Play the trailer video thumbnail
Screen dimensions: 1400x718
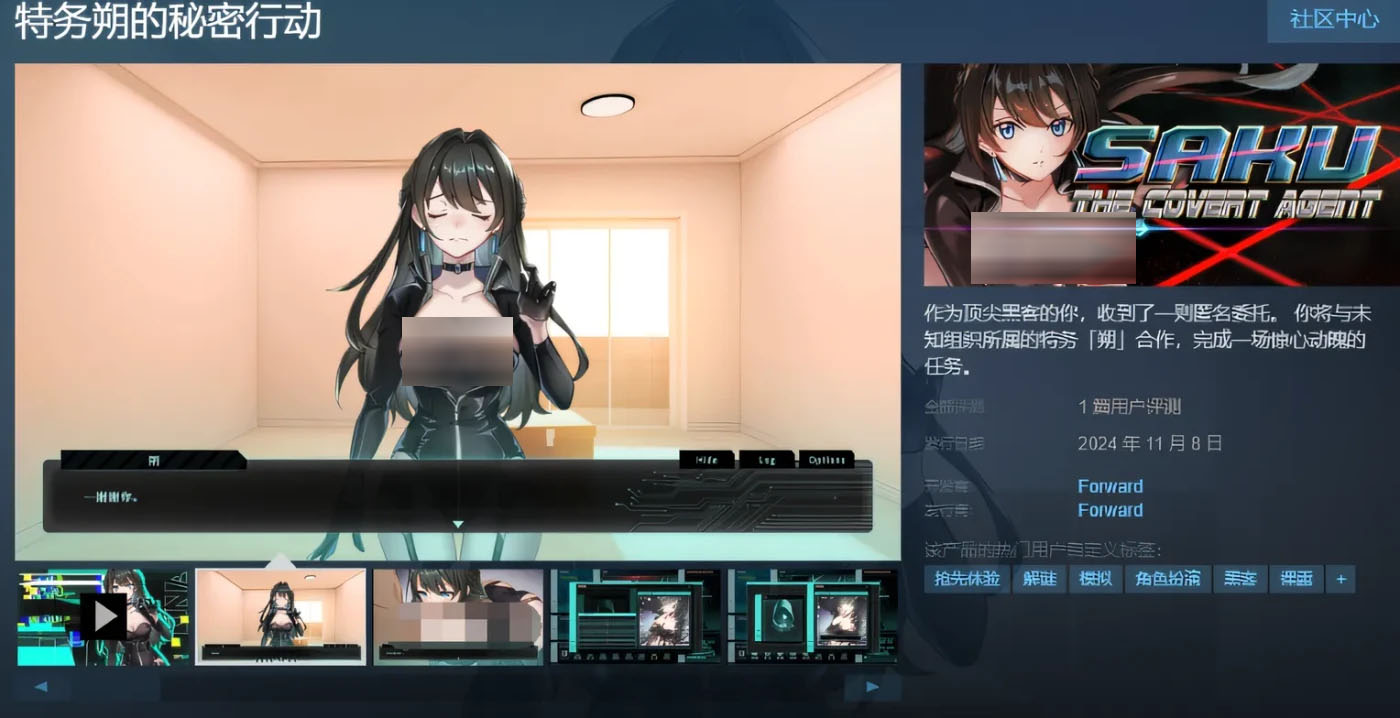(103, 616)
